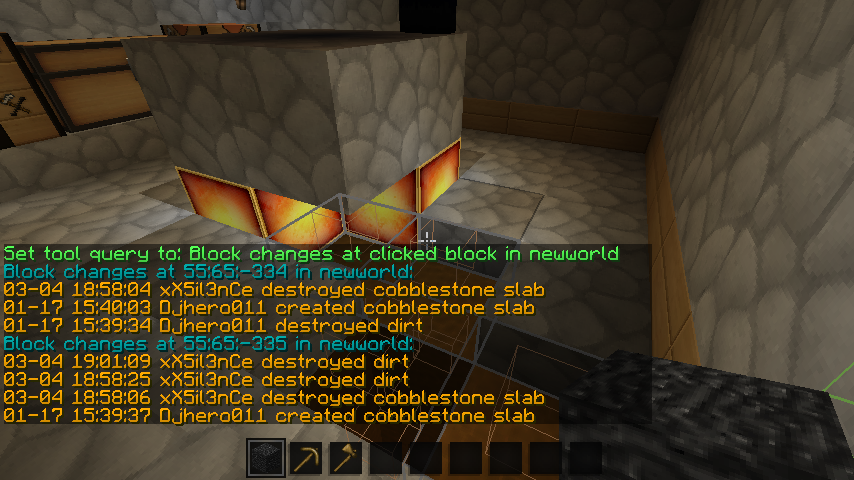Screen dimensions: 854x480
Task: Select the bedrock block hotbar slot
Action: tap(266, 458)
